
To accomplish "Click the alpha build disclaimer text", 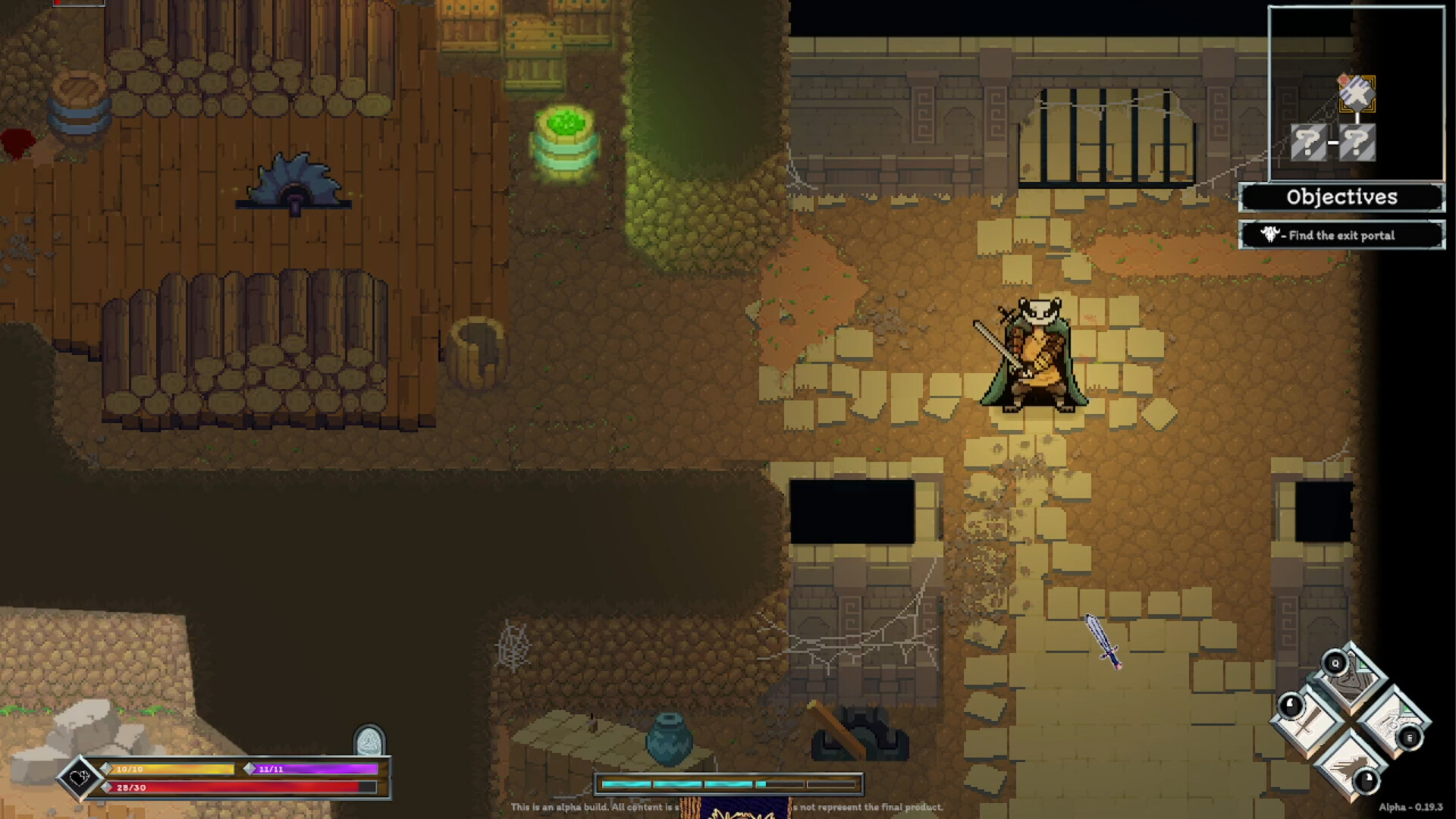I will tap(728, 808).
